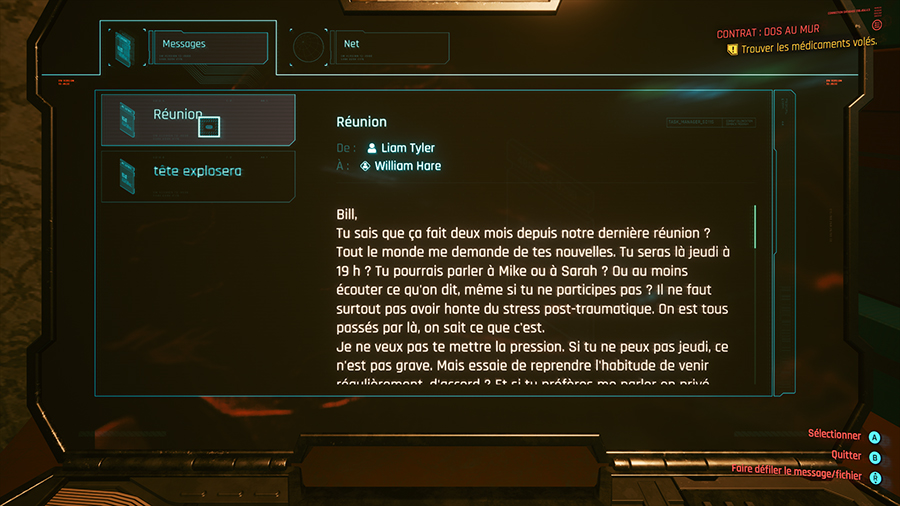The width and height of the screenshot is (900, 506).
Task: Select the Réunion message entry
Action: click(198, 119)
